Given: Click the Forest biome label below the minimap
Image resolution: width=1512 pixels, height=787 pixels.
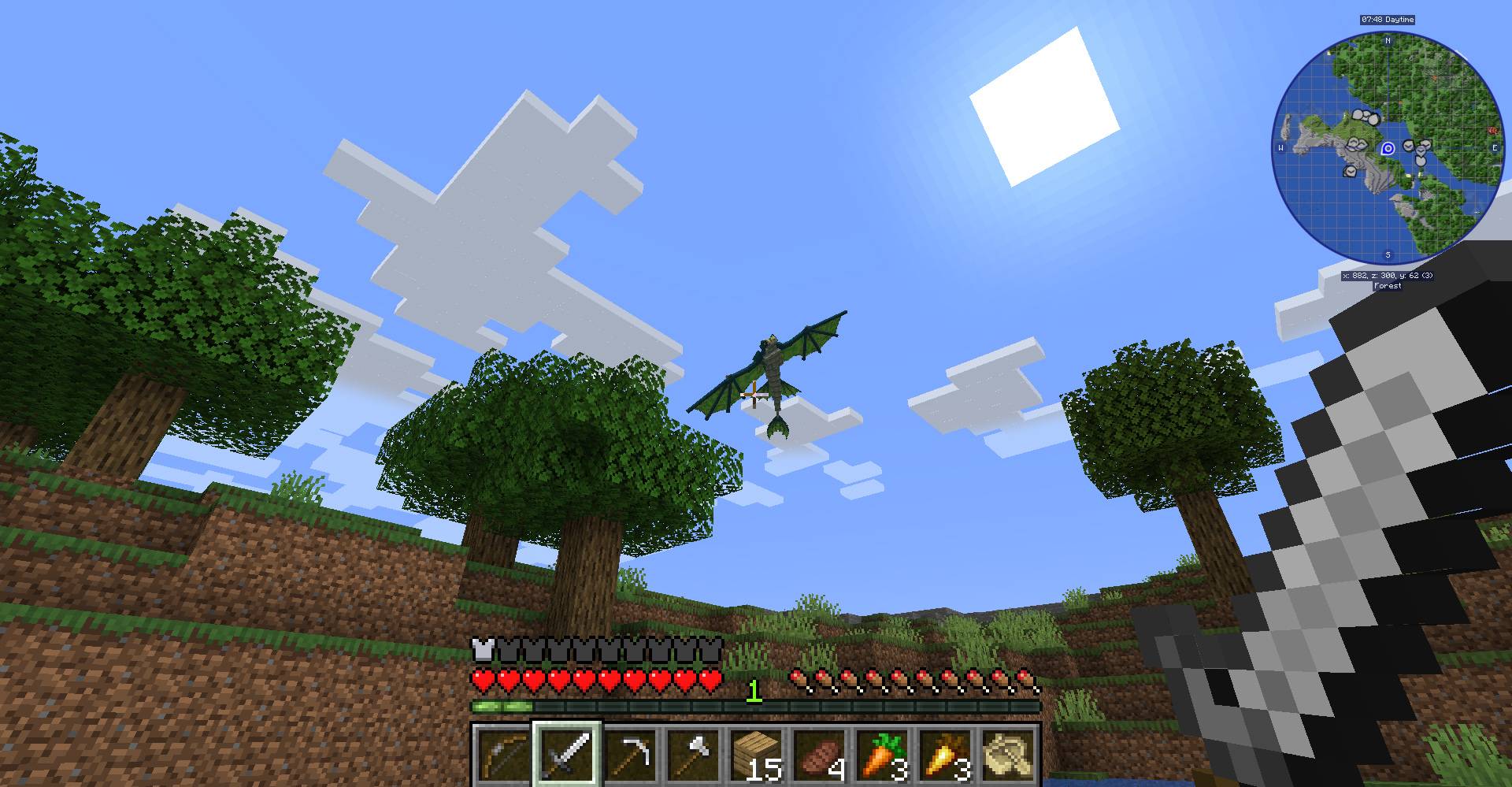Looking at the screenshot, I should coord(1387,286).
